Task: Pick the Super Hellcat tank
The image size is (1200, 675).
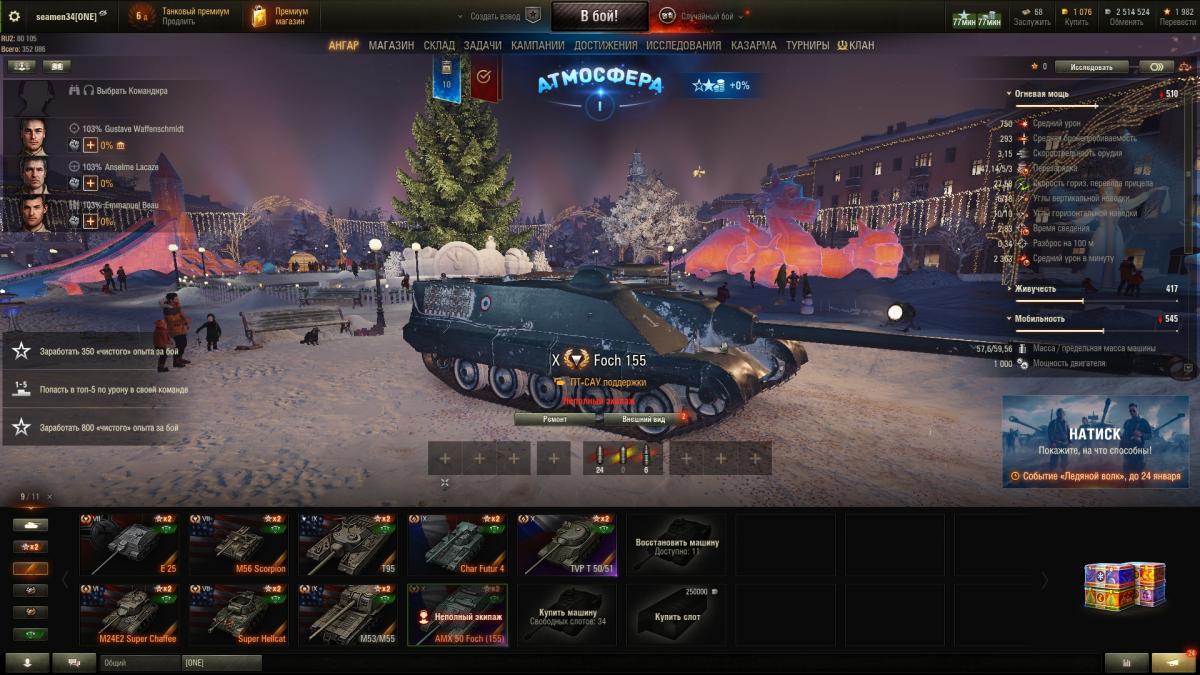Action: pos(242,615)
